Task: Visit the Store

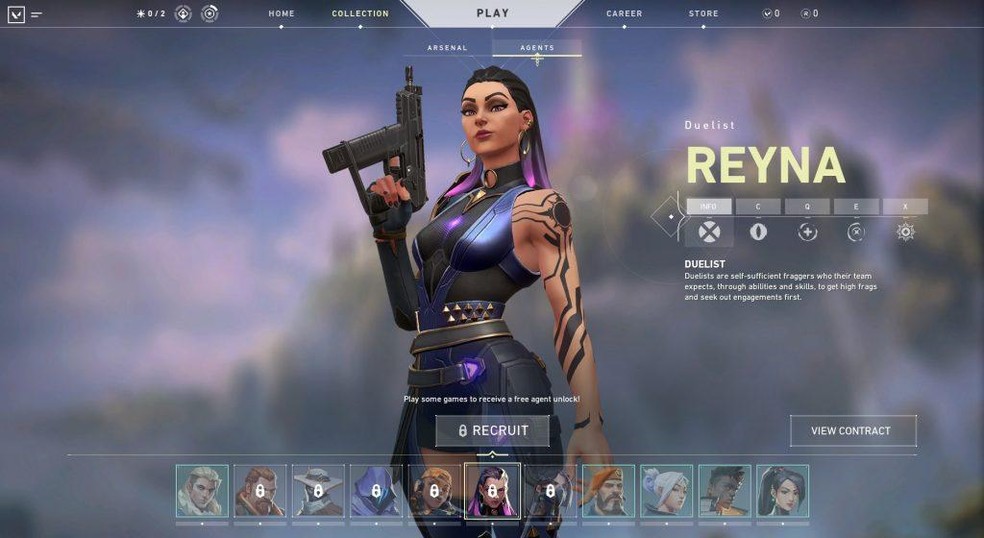Action: click(703, 14)
